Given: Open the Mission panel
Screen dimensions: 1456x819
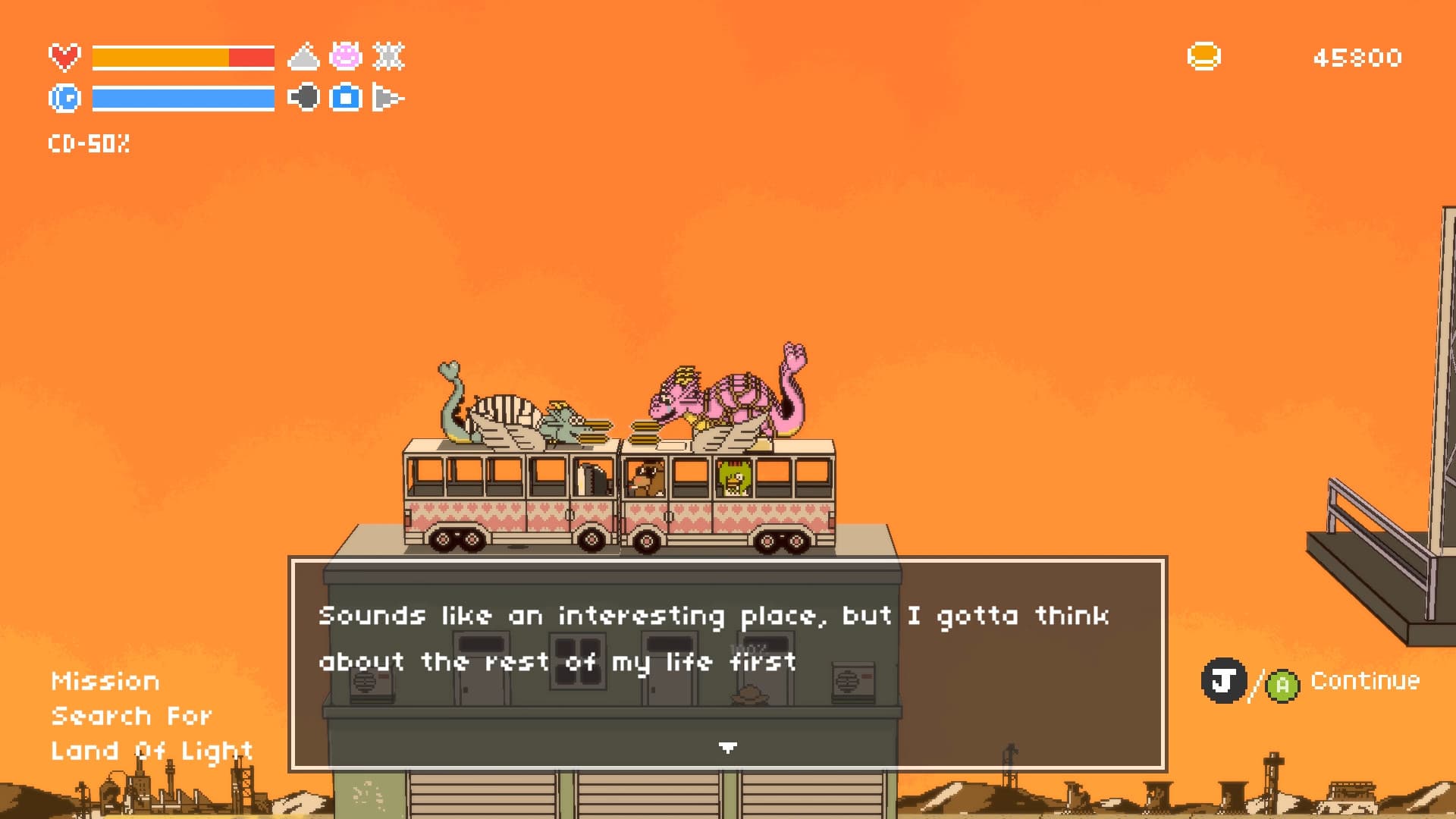Looking at the screenshot, I should pyautogui.click(x=105, y=680).
